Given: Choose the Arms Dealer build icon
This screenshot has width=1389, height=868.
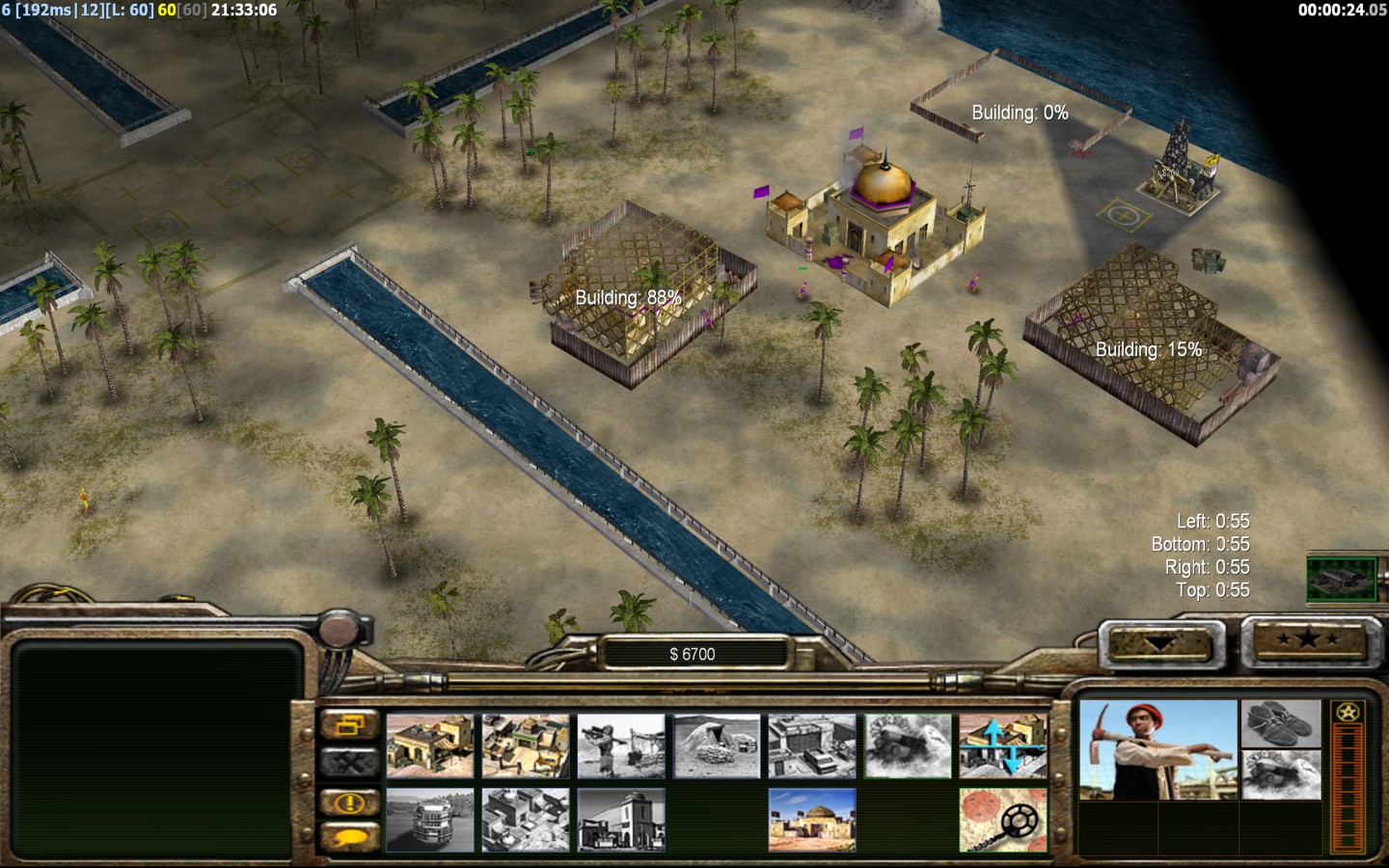Looking at the screenshot, I should point(812,746).
